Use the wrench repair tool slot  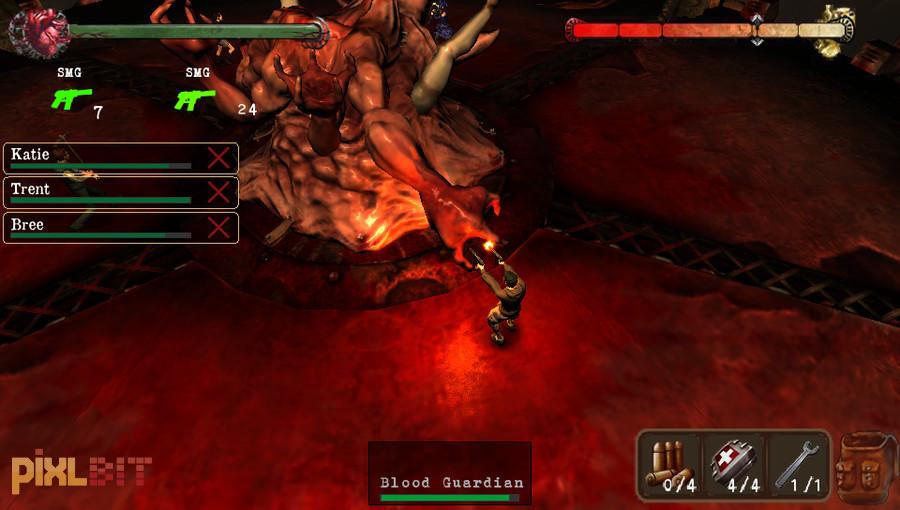tap(797, 465)
